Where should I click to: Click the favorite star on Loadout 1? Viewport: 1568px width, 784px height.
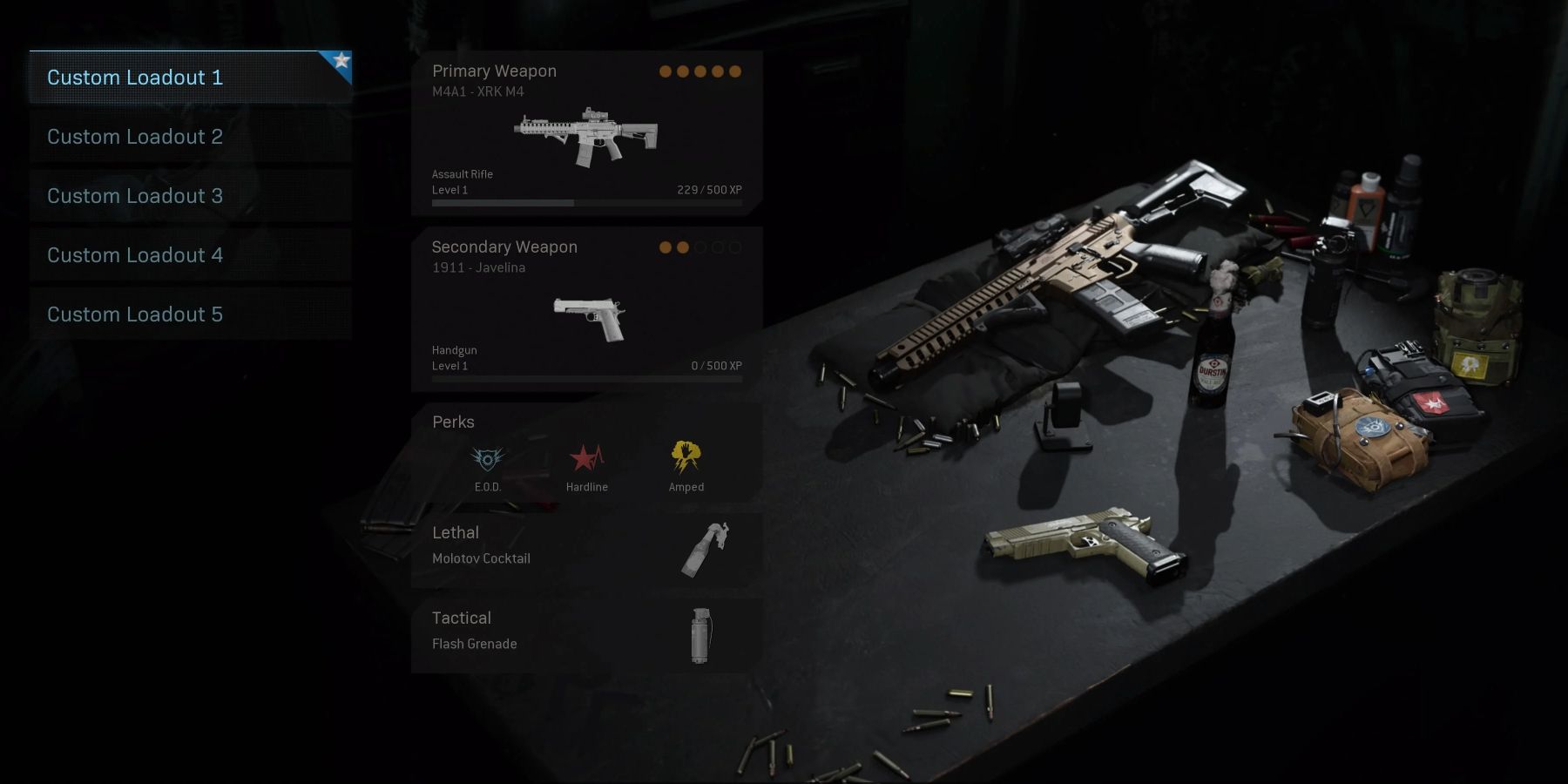[x=341, y=61]
